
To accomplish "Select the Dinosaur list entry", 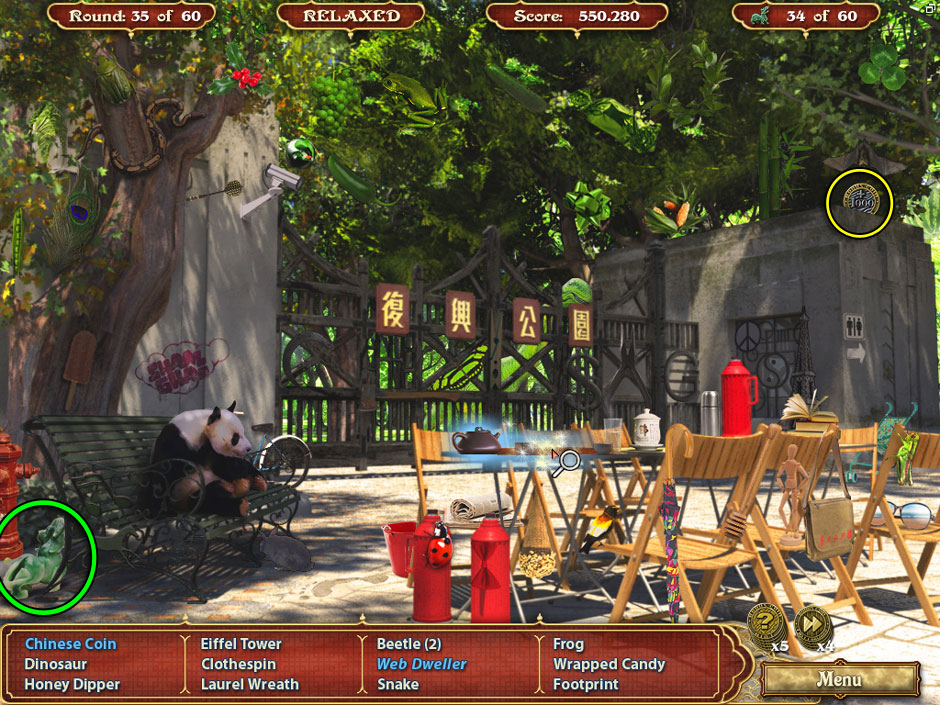I will 56,664.
